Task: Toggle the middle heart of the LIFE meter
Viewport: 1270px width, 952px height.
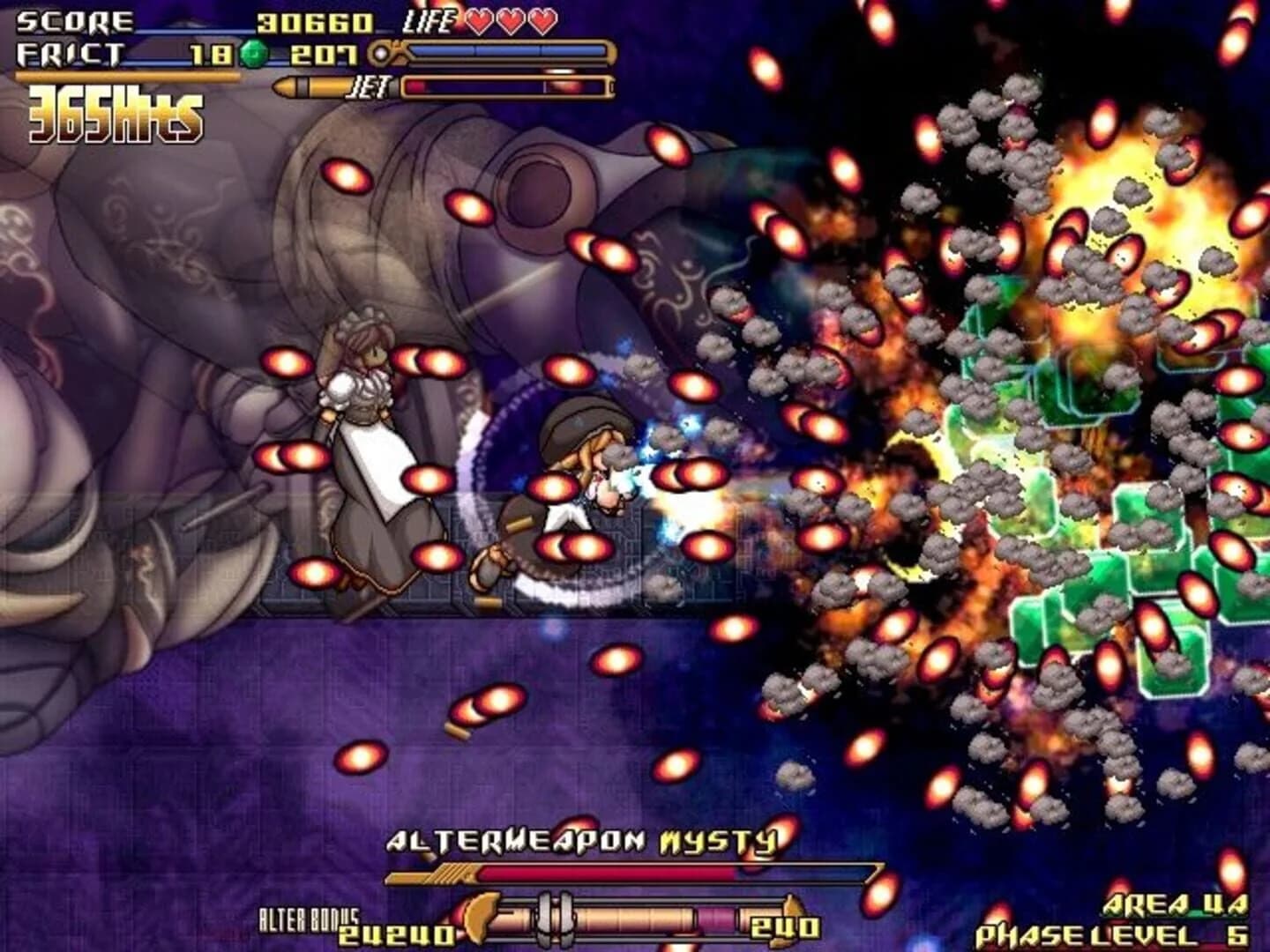Action: click(x=510, y=24)
